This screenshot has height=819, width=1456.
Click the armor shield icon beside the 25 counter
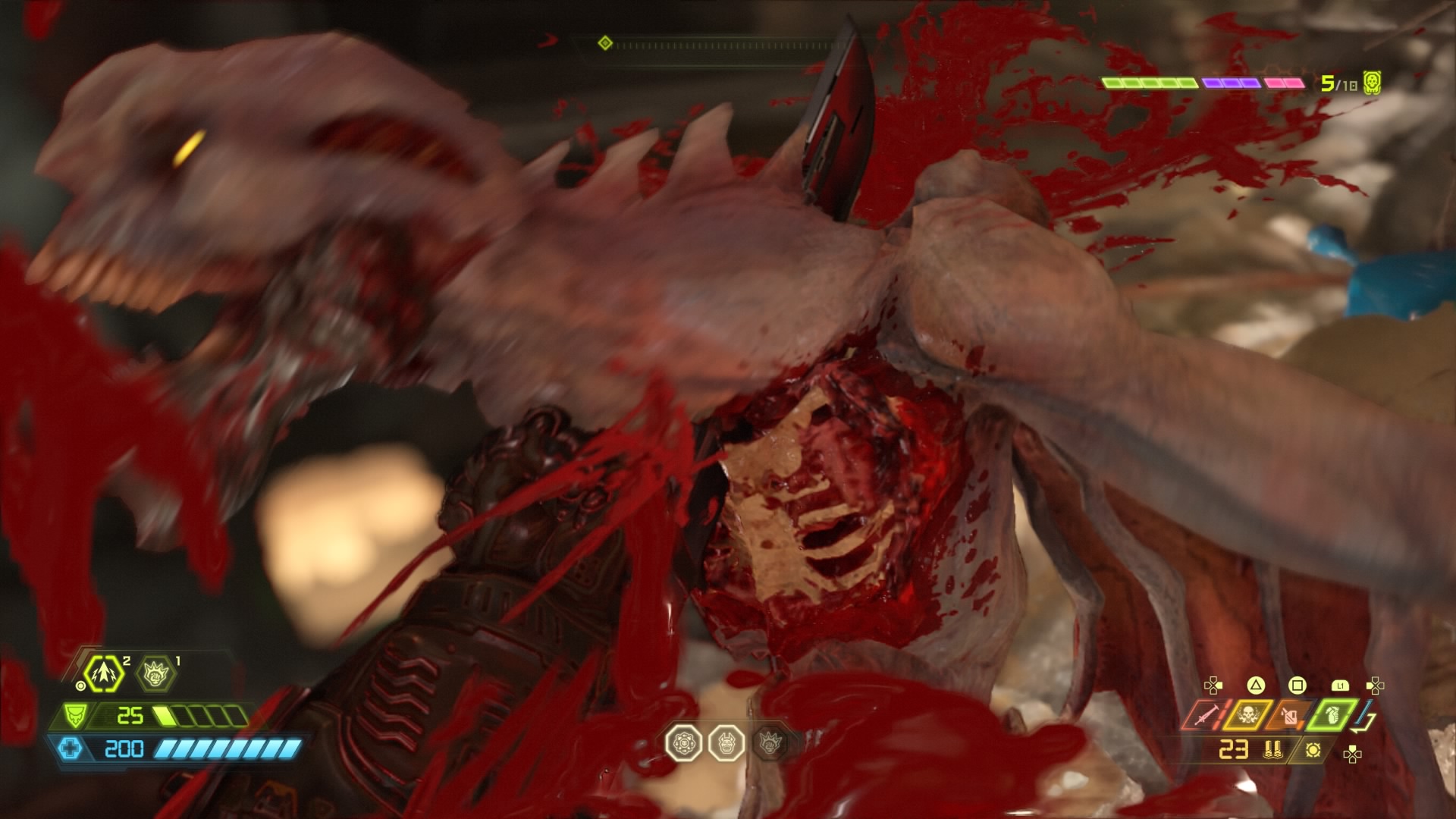(76, 716)
